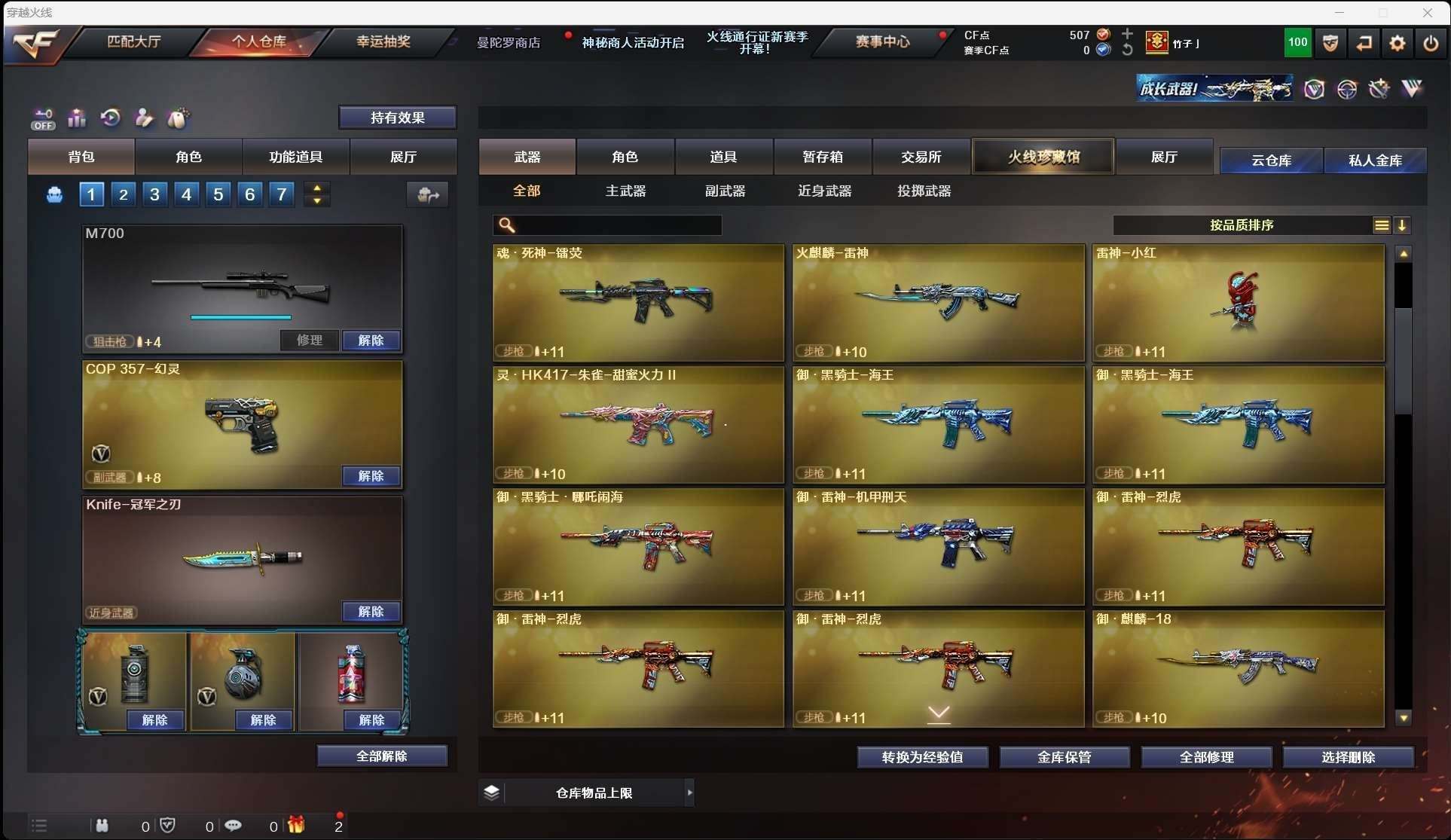Switch to the 火线珍藏馆 tab
This screenshot has height=840, width=1451.
click(x=1043, y=157)
